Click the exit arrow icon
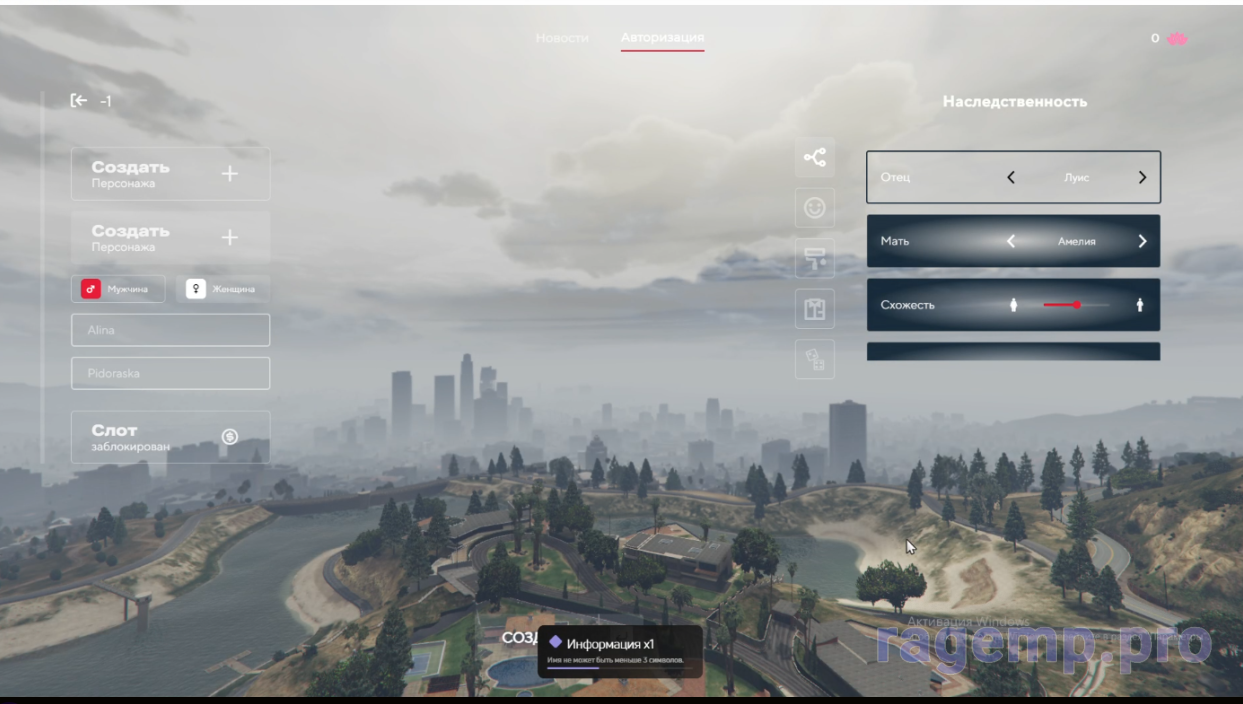The height and width of the screenshot is (704, 1243). pyautogui.click(x=79, y=100)
